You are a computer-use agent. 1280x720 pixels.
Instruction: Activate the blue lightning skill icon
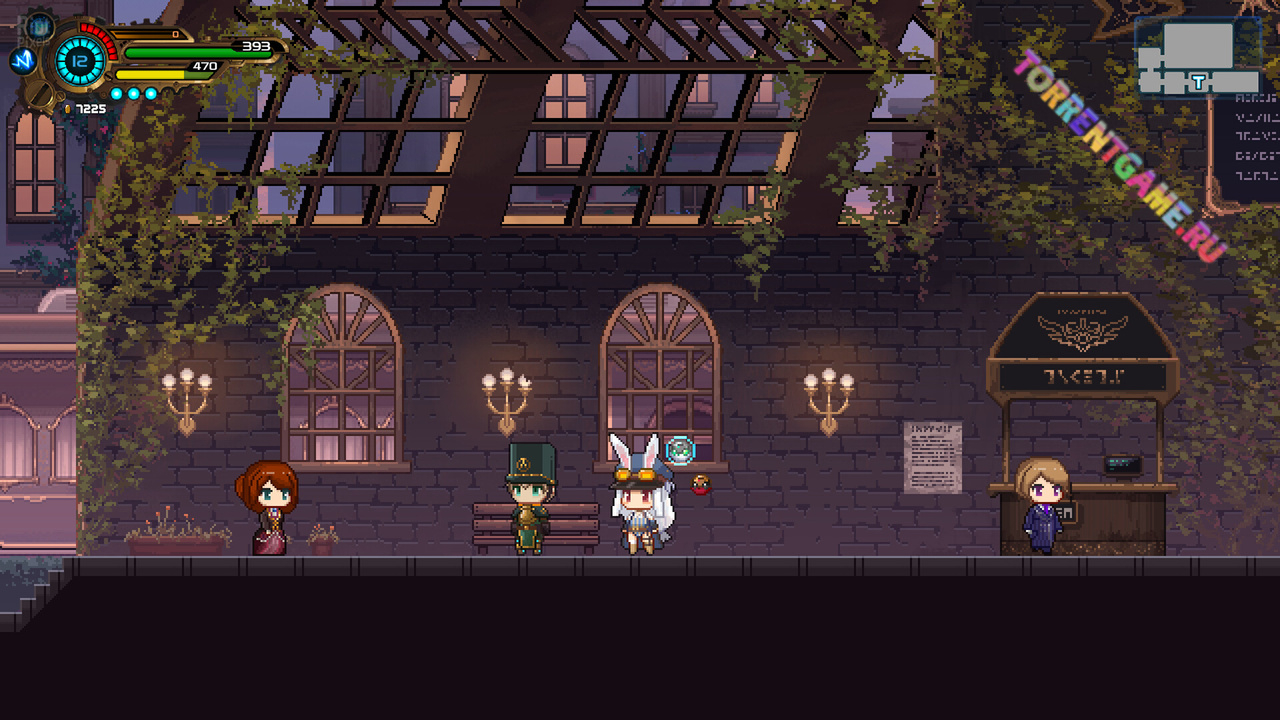coord(22,61)
